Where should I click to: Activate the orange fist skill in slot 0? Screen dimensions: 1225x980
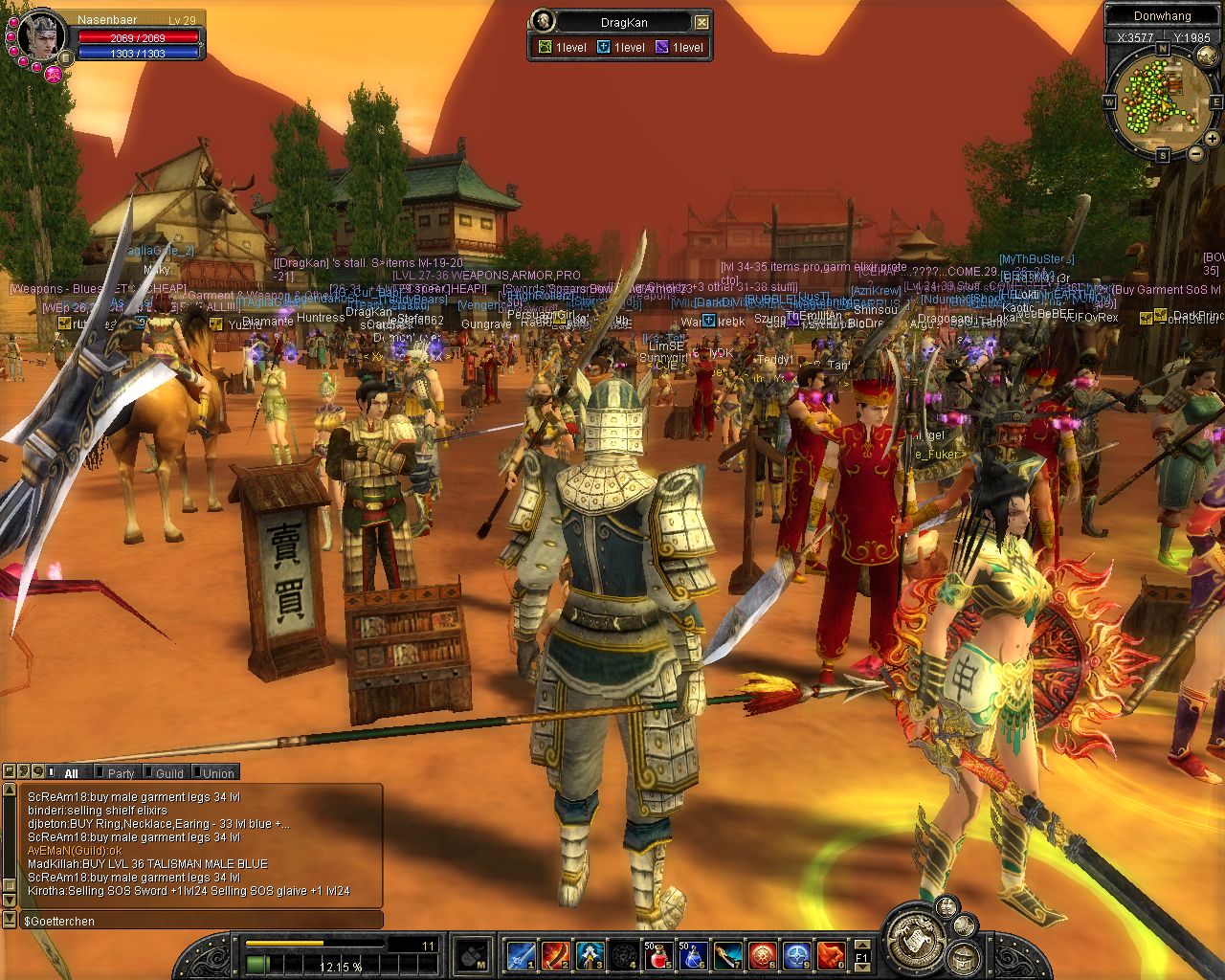[x=831, y=955]
